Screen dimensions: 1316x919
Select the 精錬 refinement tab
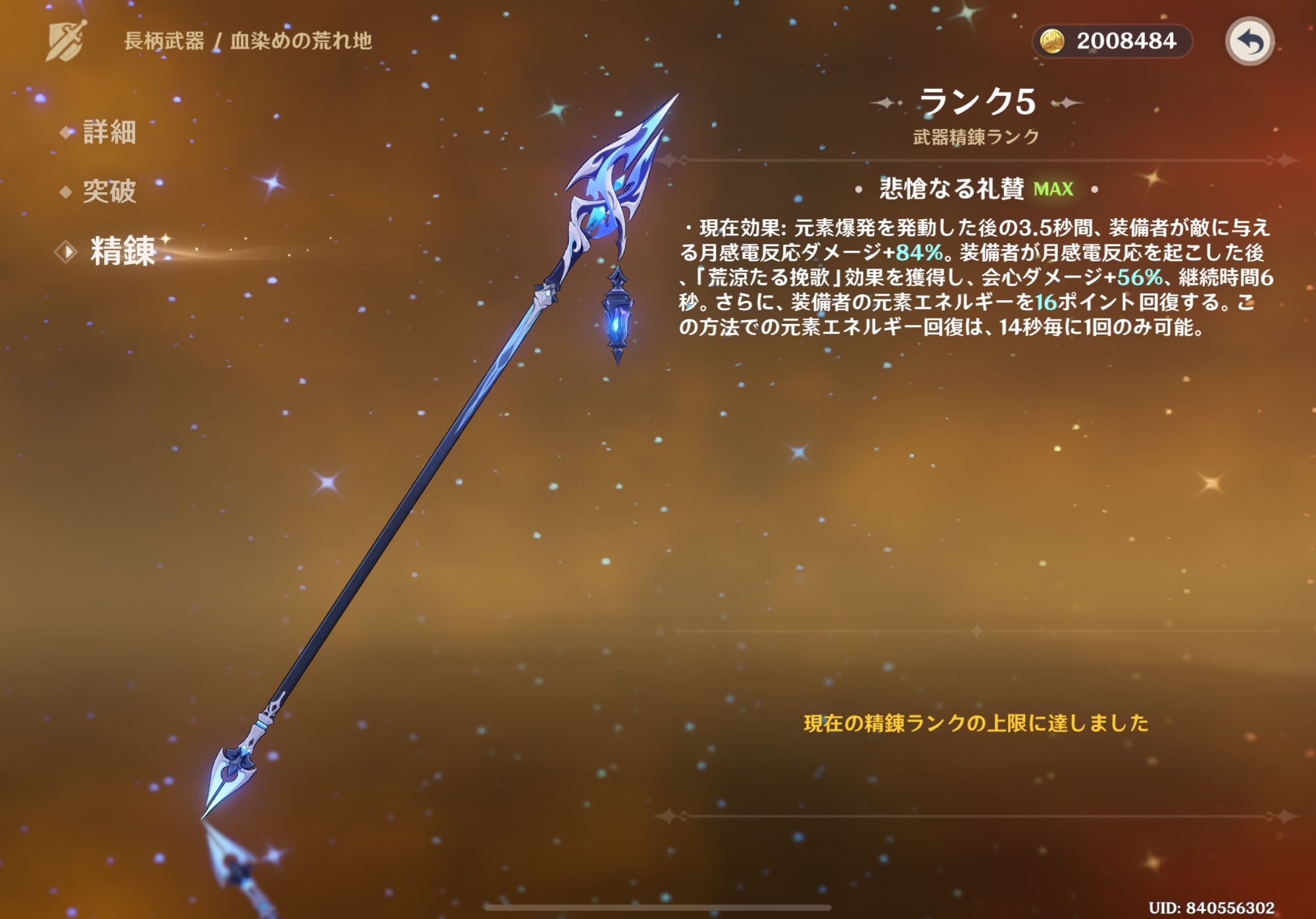click(122, 251)
